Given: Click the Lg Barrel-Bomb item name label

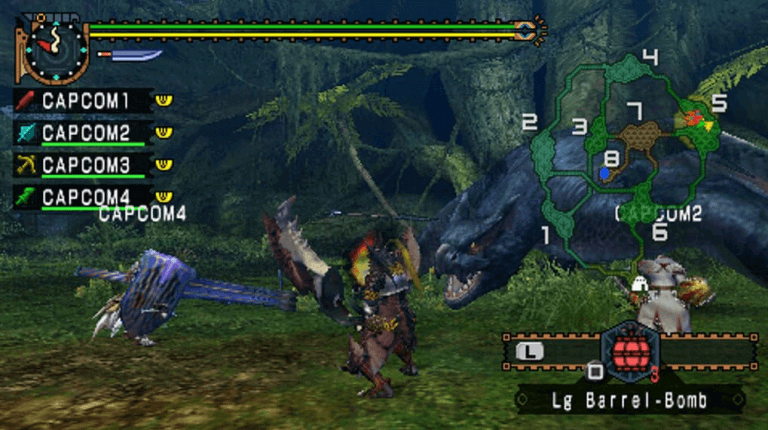Looking at the screenshot, I should 630,401.
